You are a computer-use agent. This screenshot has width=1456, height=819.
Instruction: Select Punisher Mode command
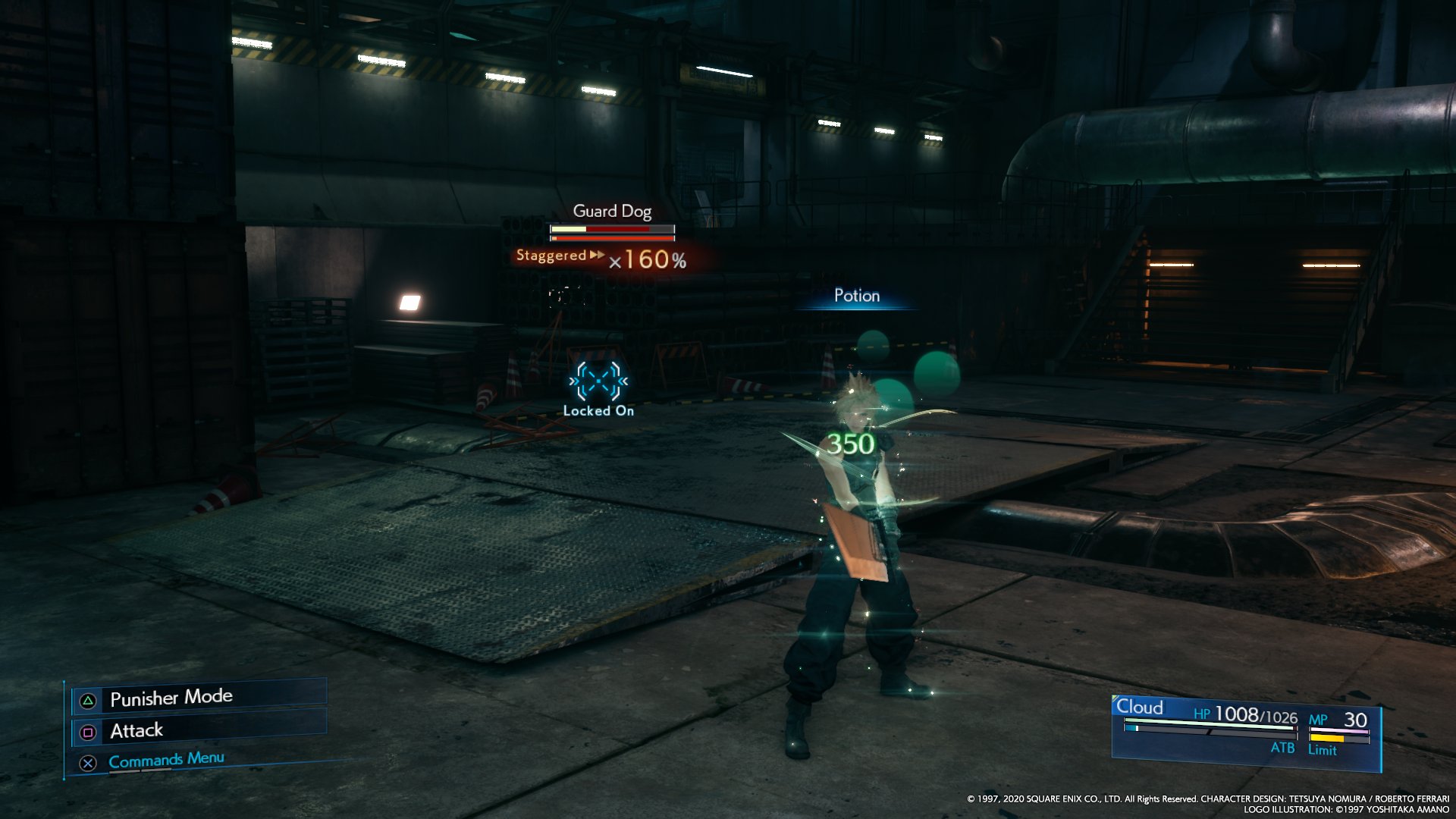[x=171, y=698]
